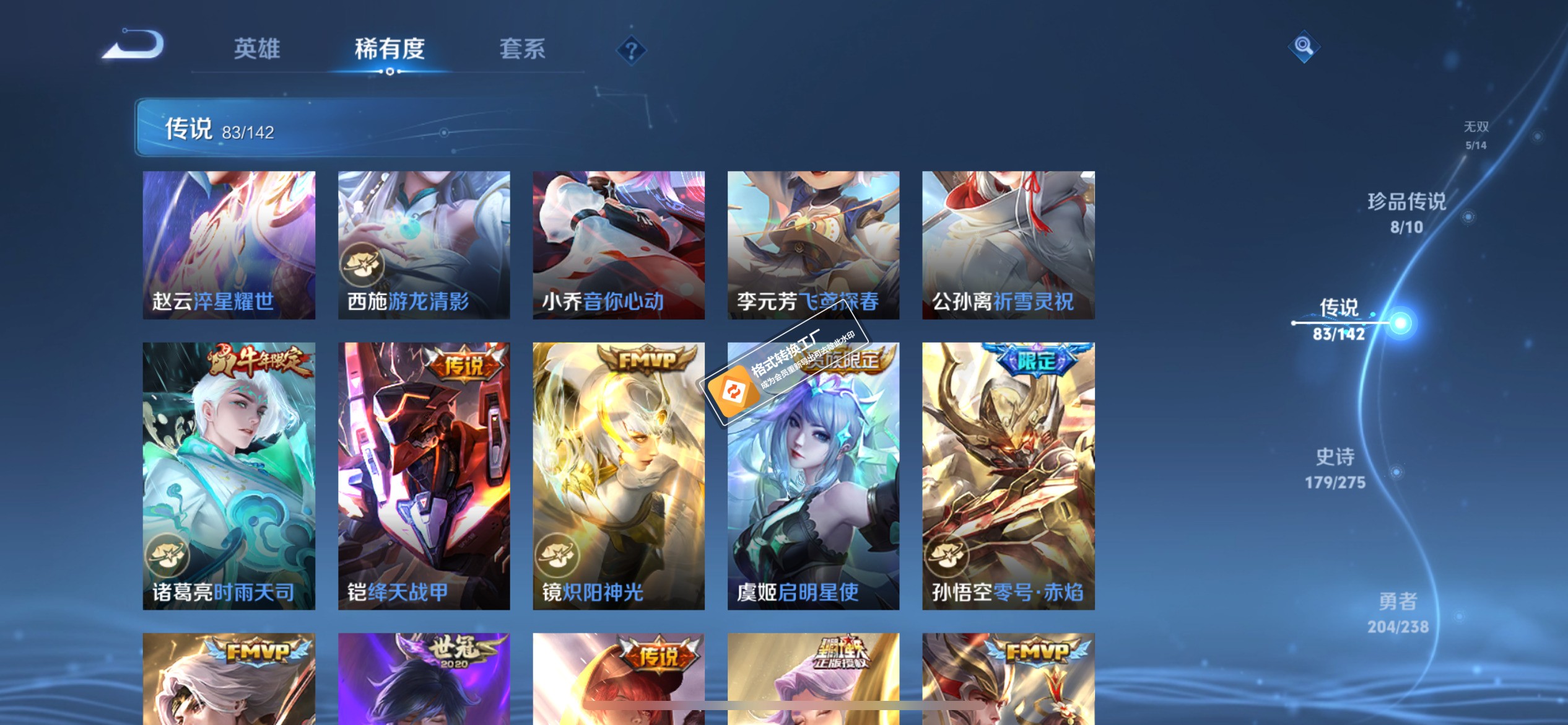Select the 赵云淬星耀世 skin thumbnail

(229, 245)
